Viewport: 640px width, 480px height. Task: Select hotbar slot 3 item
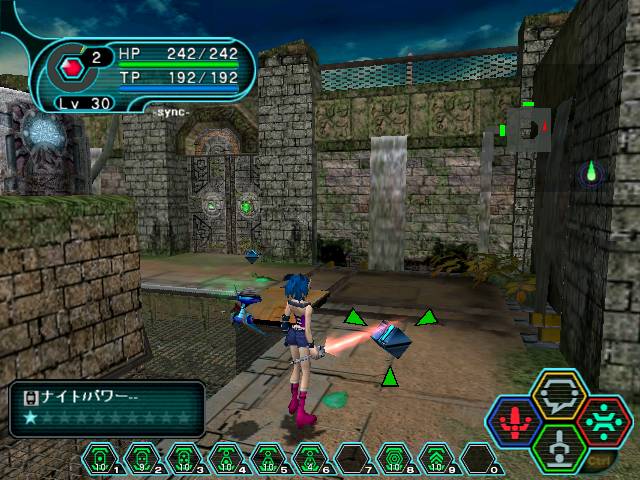pyautogui.click(x=184, y=459)
